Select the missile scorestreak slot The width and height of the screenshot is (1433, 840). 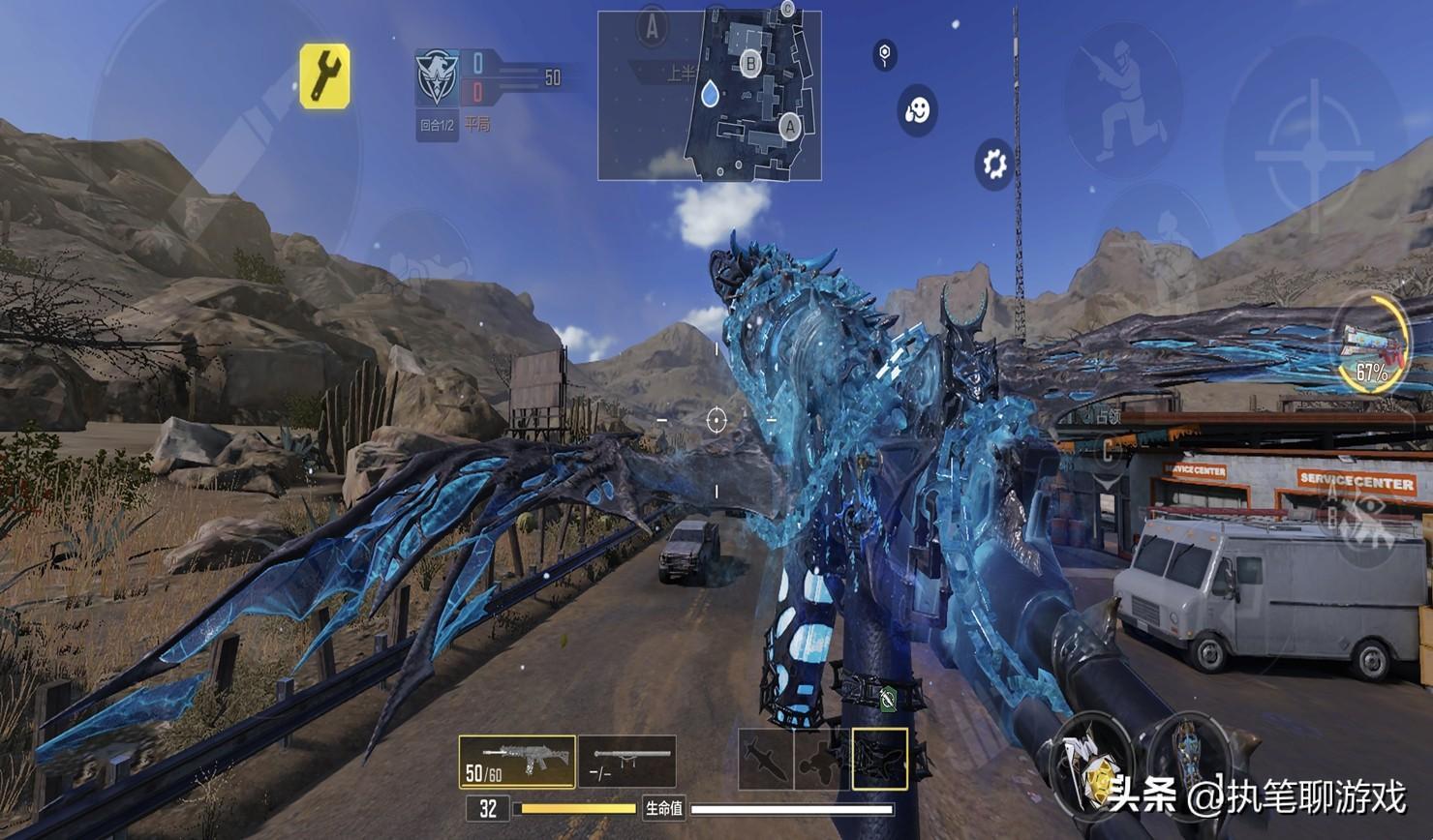pos(765,759)
